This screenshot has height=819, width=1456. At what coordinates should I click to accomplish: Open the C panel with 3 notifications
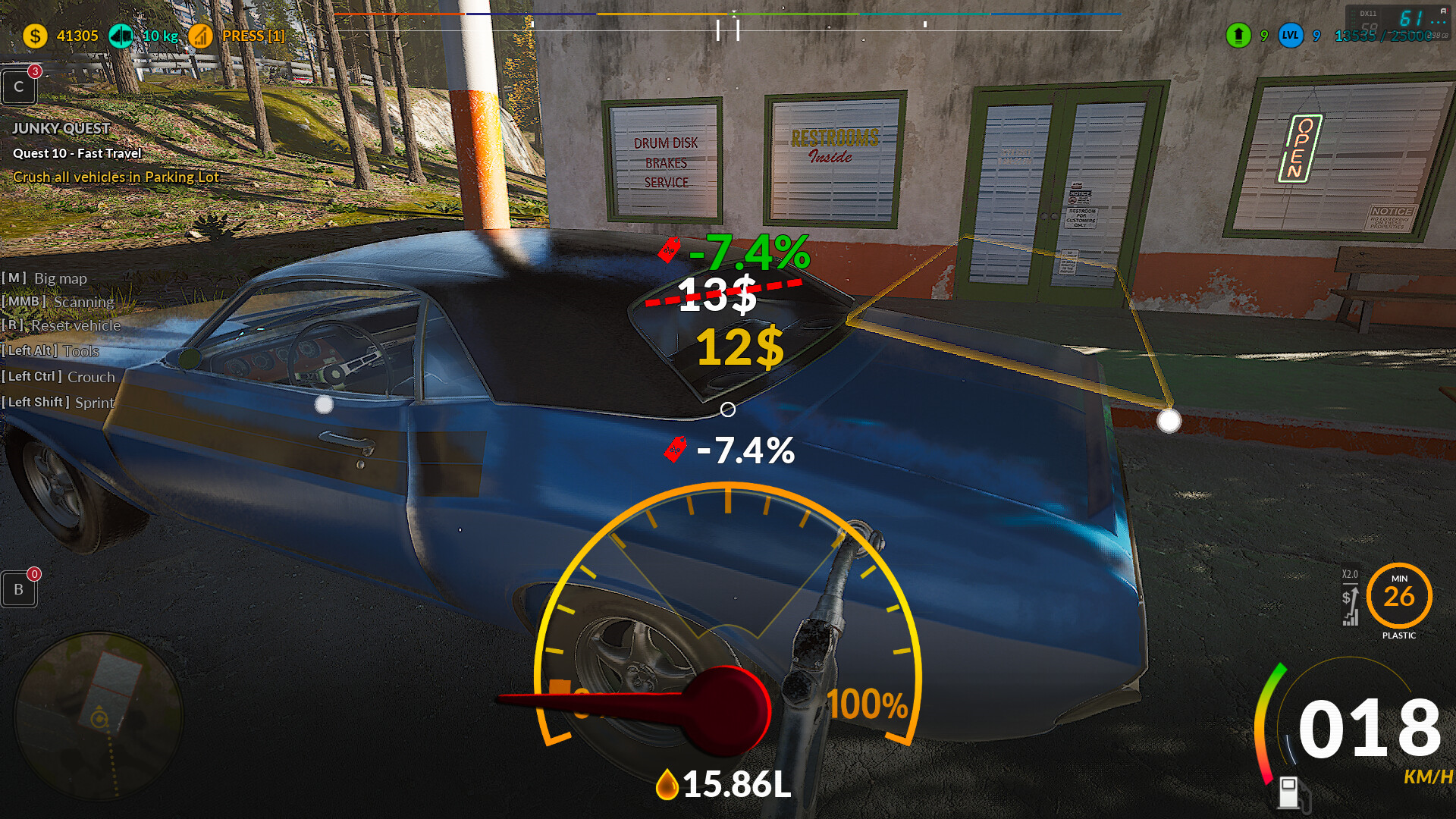[19, 87]
